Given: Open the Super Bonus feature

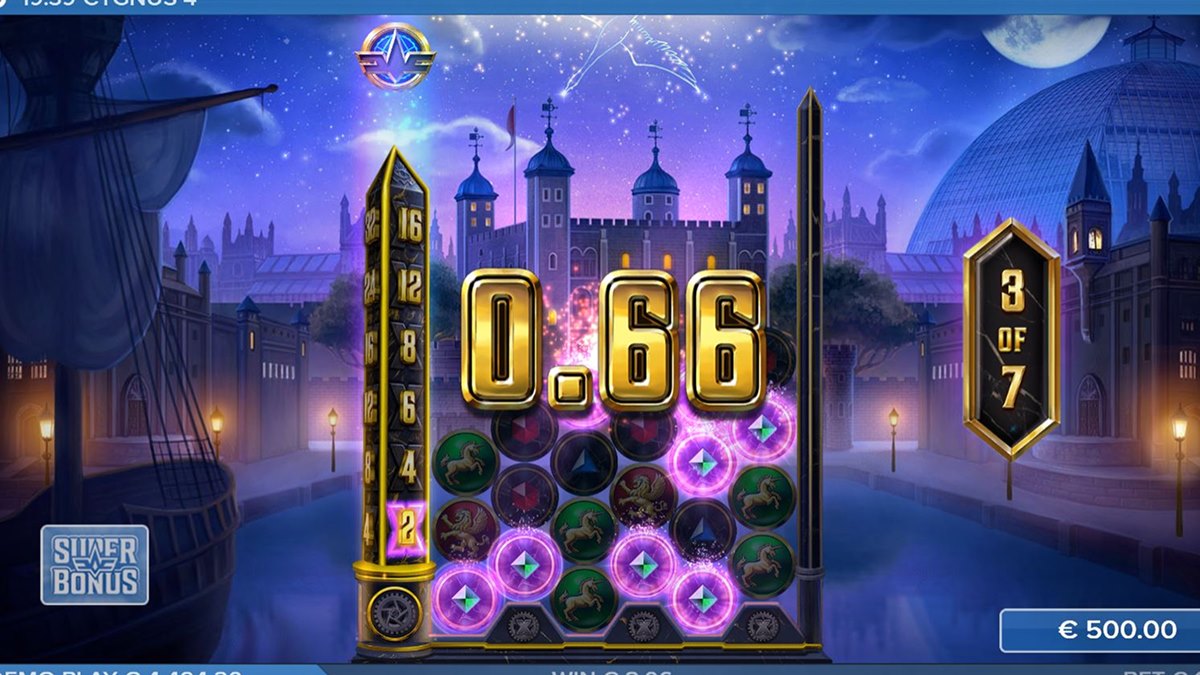Looking at the screenshot, I should (95, 565).
